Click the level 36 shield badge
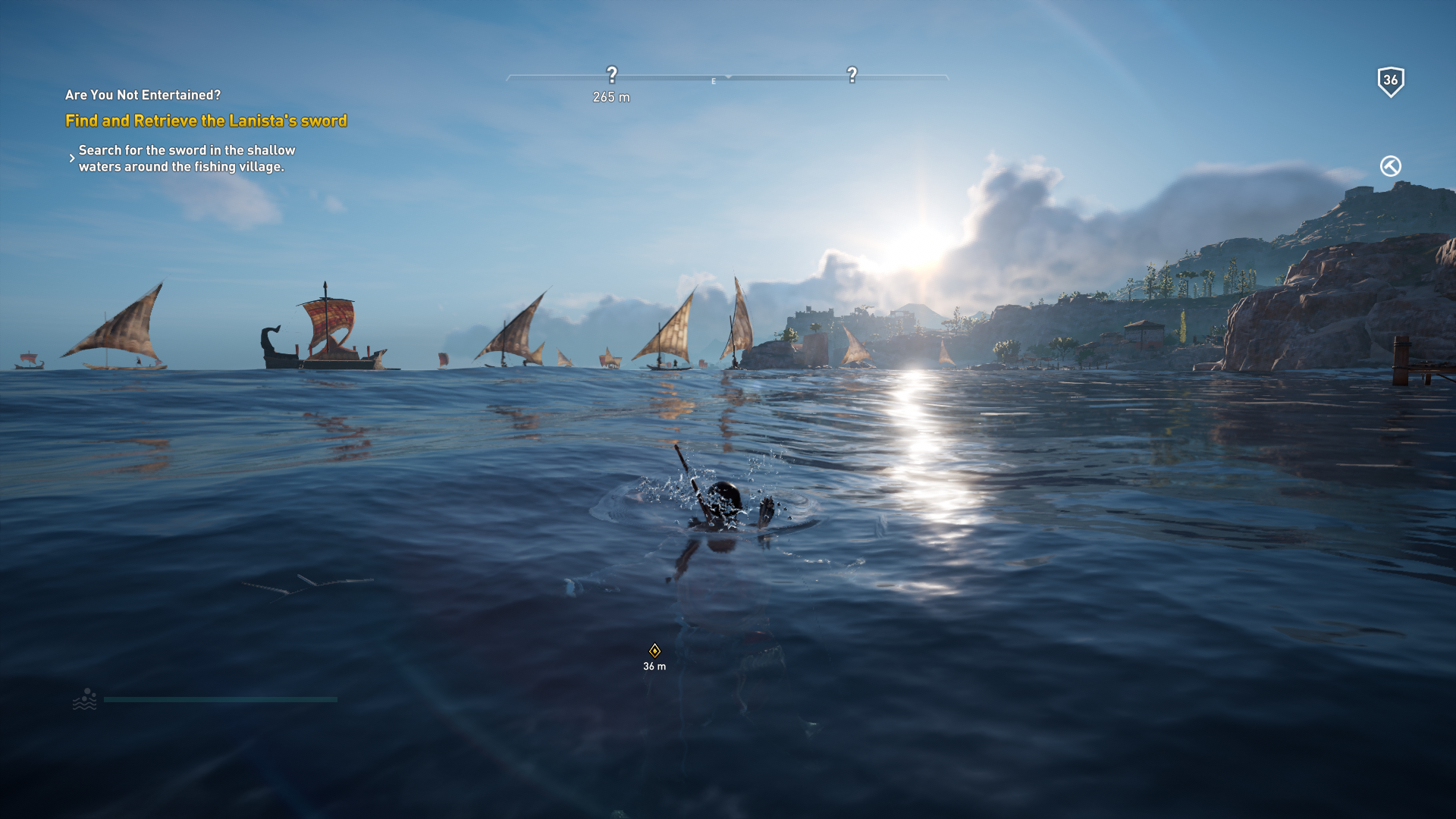 (1390, 80)
